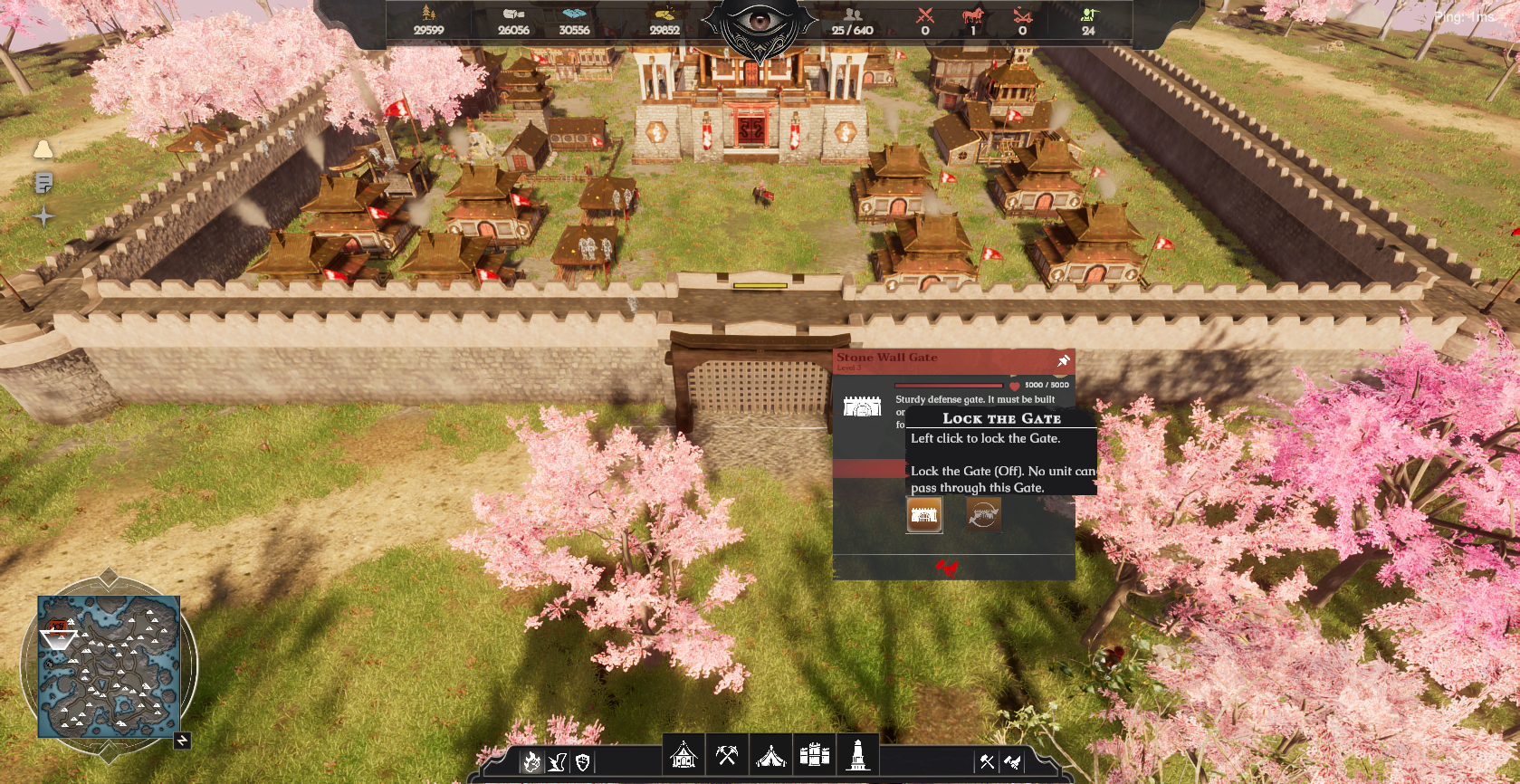This screenshot has width=1520, height=784.
Task: Demolish the gate with the red hammer icon
Action: 947,568
